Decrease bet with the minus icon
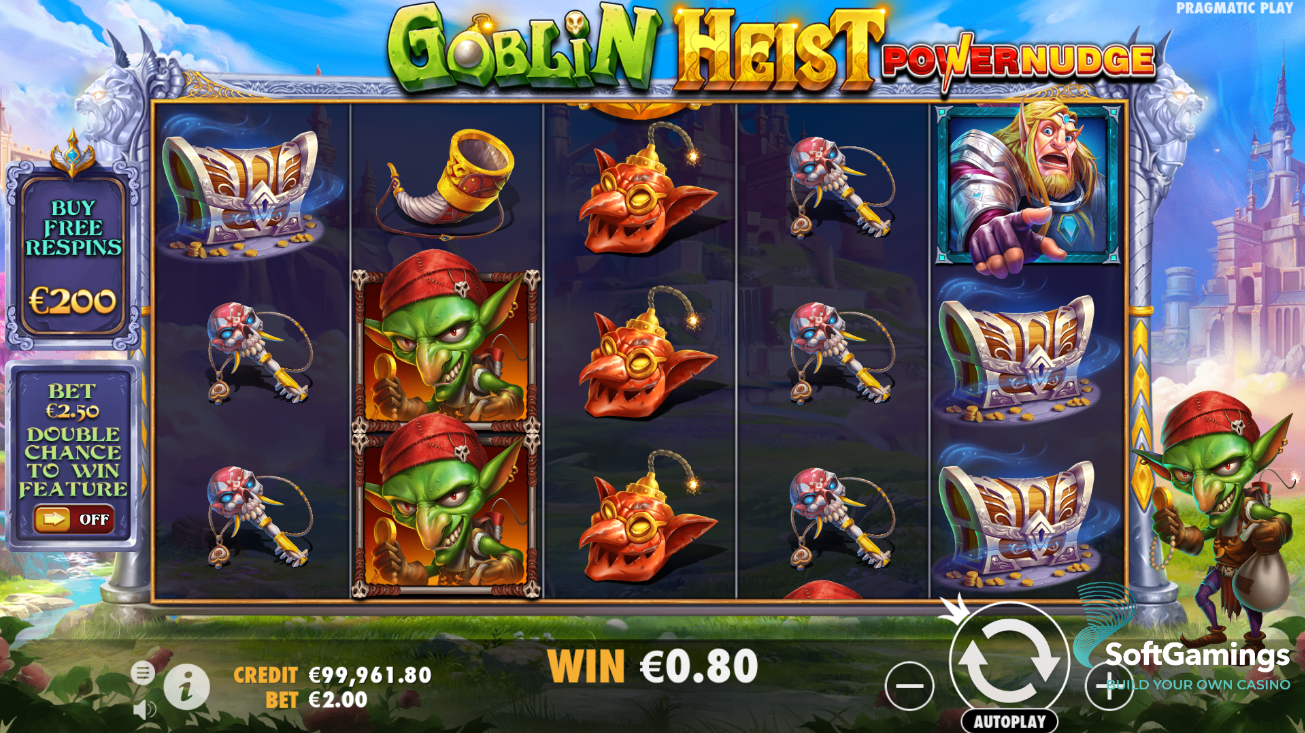The height and width of the screenshot is (733, 1305). [908, 684]
